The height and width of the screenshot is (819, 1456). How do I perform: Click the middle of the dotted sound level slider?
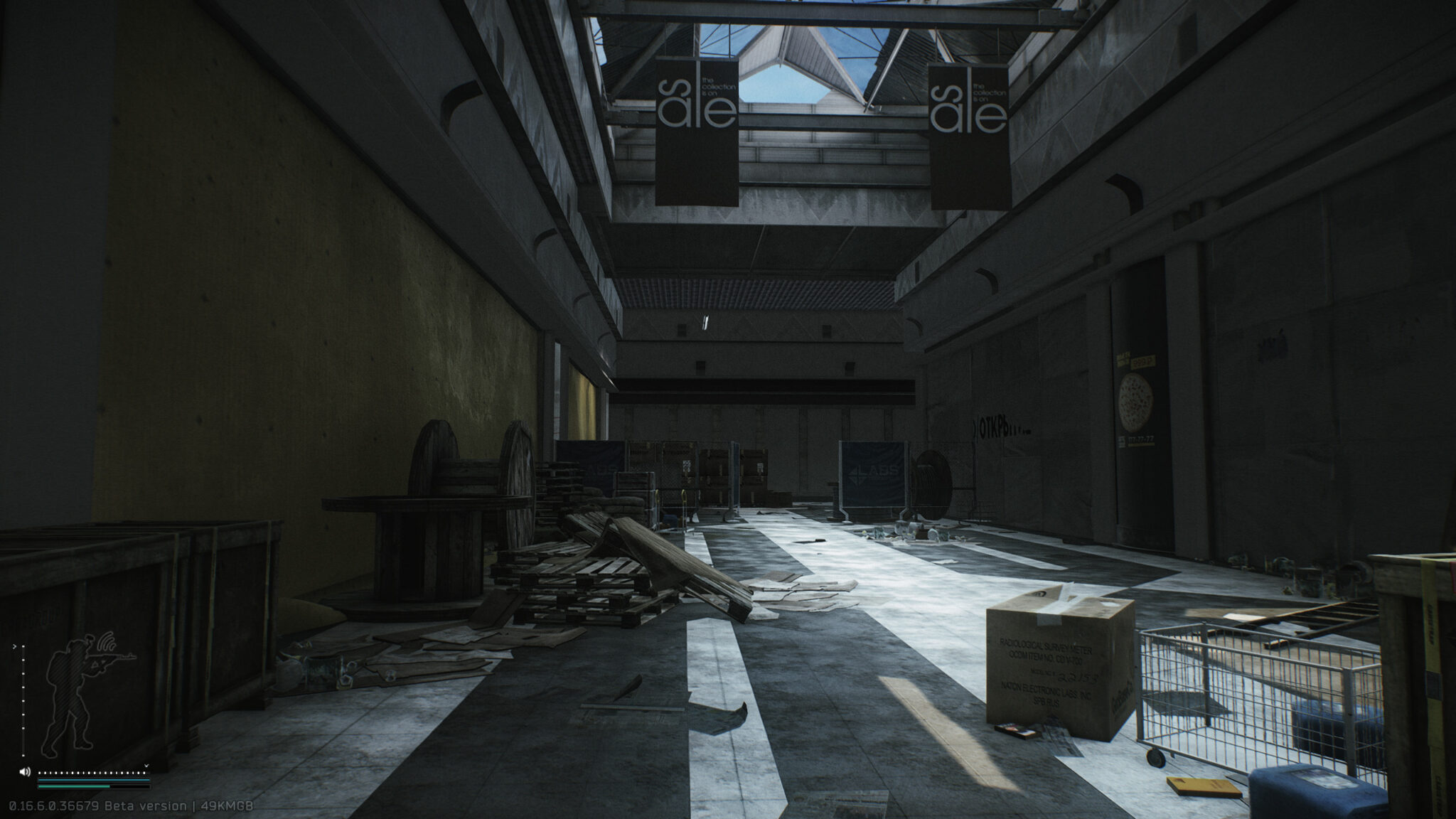coord(92,773)
